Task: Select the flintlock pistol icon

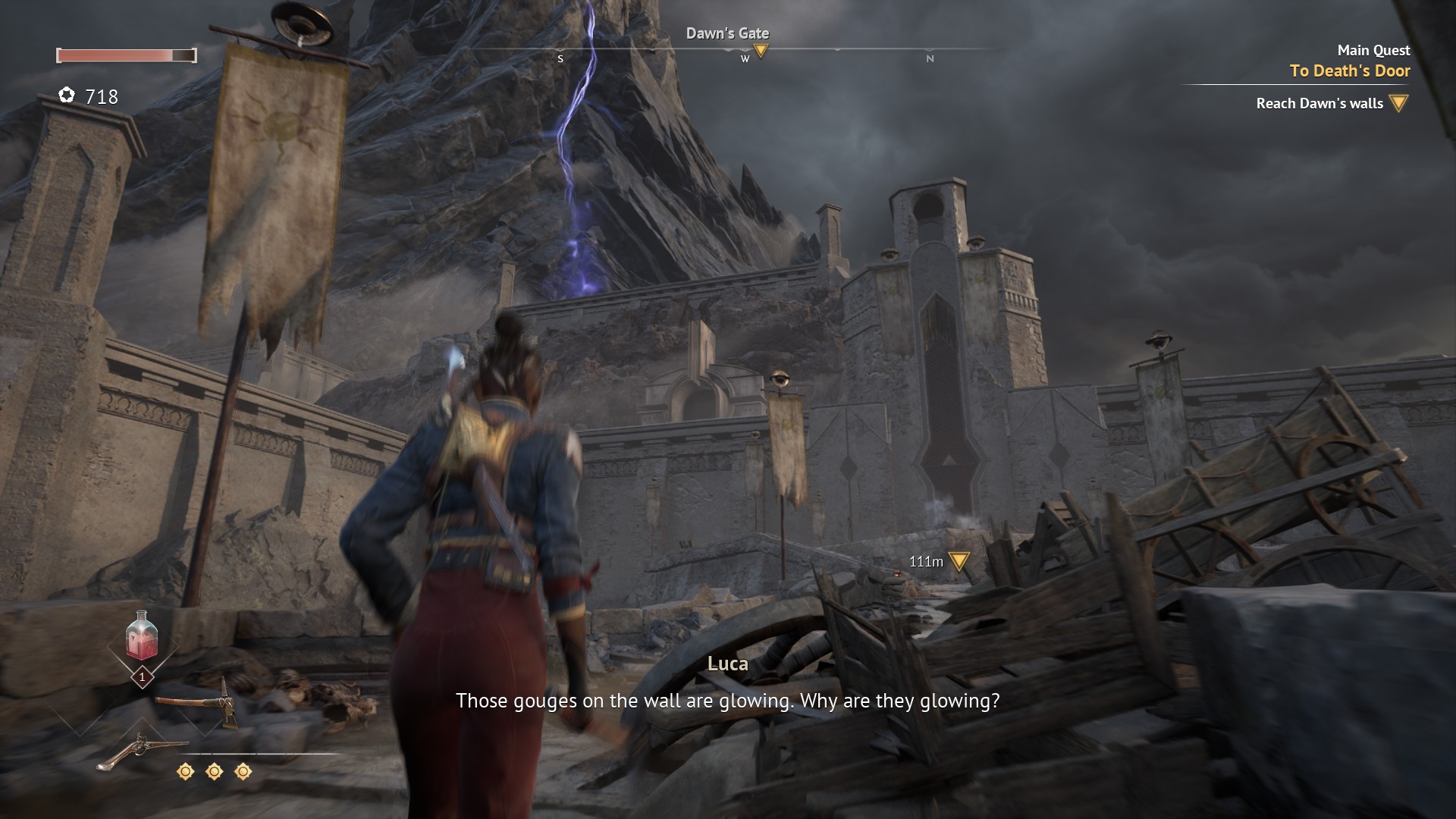Action: (x=141, y=749)
